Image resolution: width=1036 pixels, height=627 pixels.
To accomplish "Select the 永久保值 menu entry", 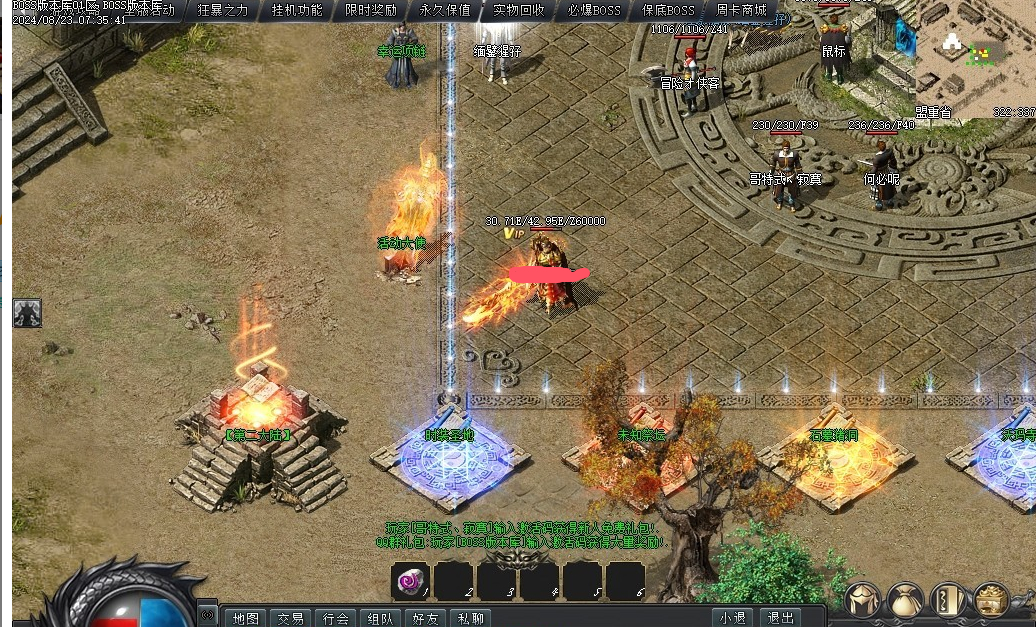I will click(445, 10).
